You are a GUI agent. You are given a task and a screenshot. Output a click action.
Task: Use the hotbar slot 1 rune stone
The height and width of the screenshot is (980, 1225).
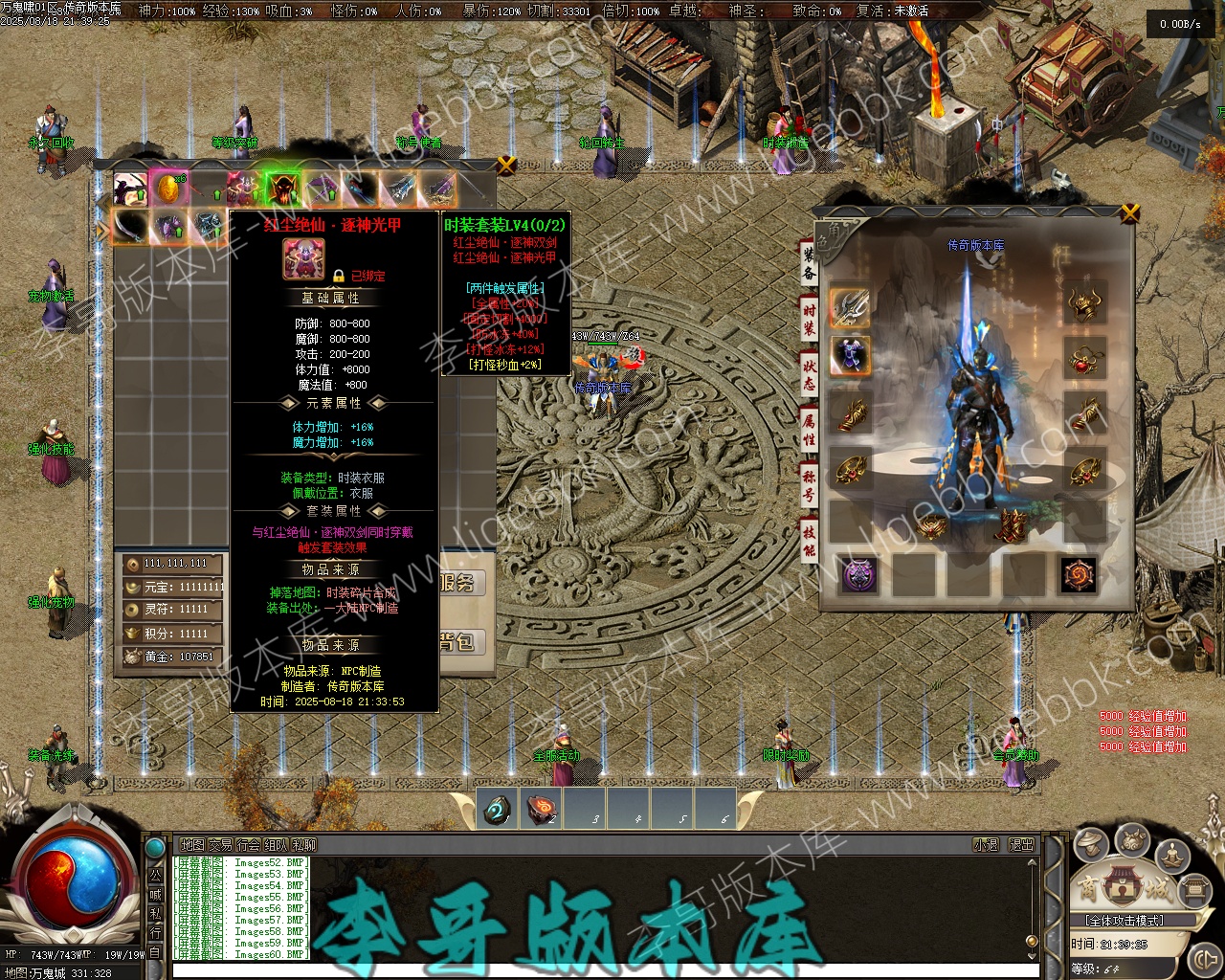[498, 810]
